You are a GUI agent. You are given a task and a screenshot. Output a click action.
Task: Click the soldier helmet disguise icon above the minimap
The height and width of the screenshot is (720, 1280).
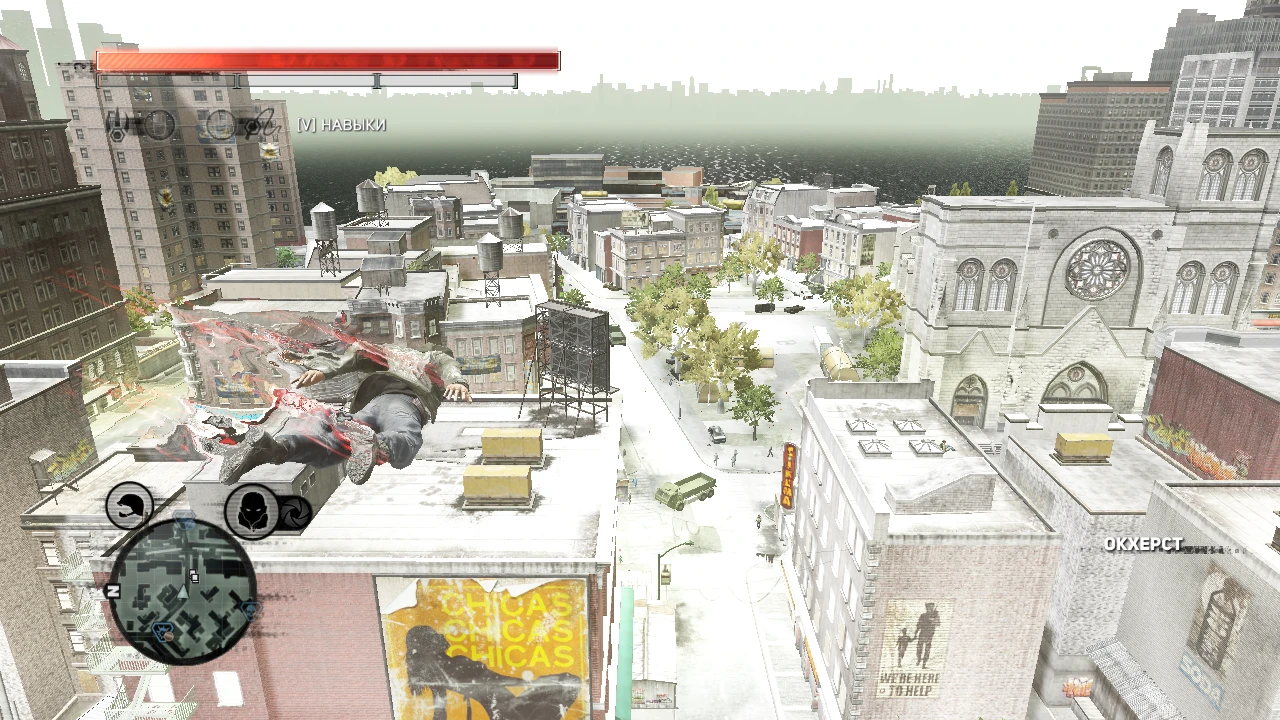click(x=128, y=507)
